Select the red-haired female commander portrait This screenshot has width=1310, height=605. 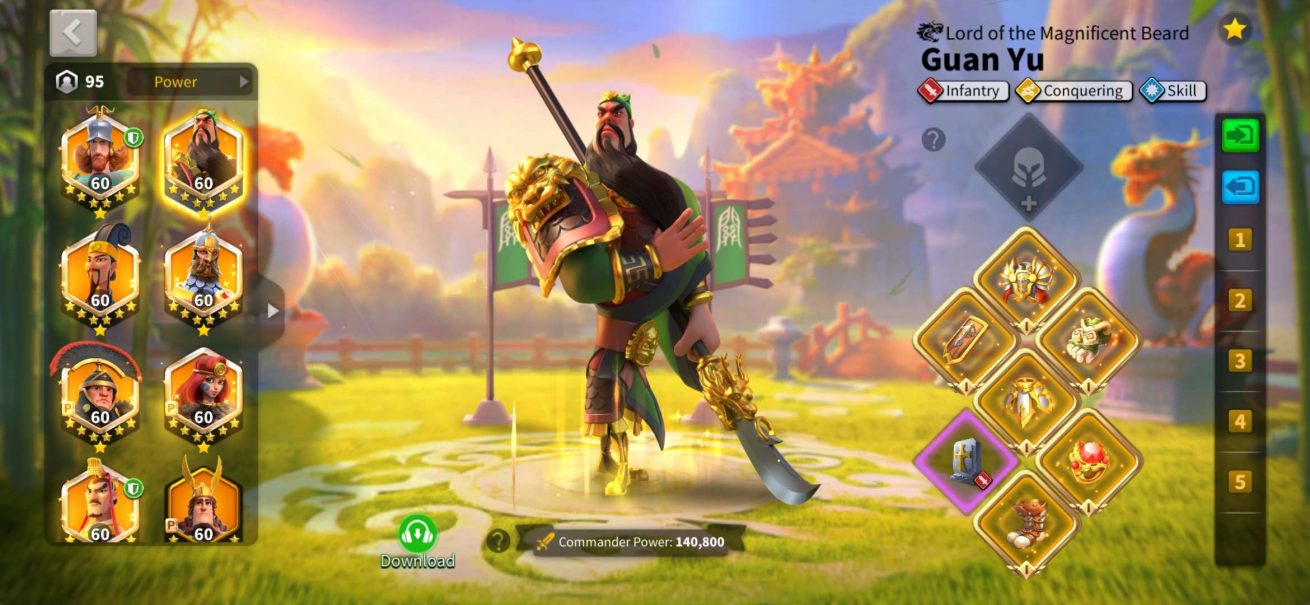pos(203,391)
